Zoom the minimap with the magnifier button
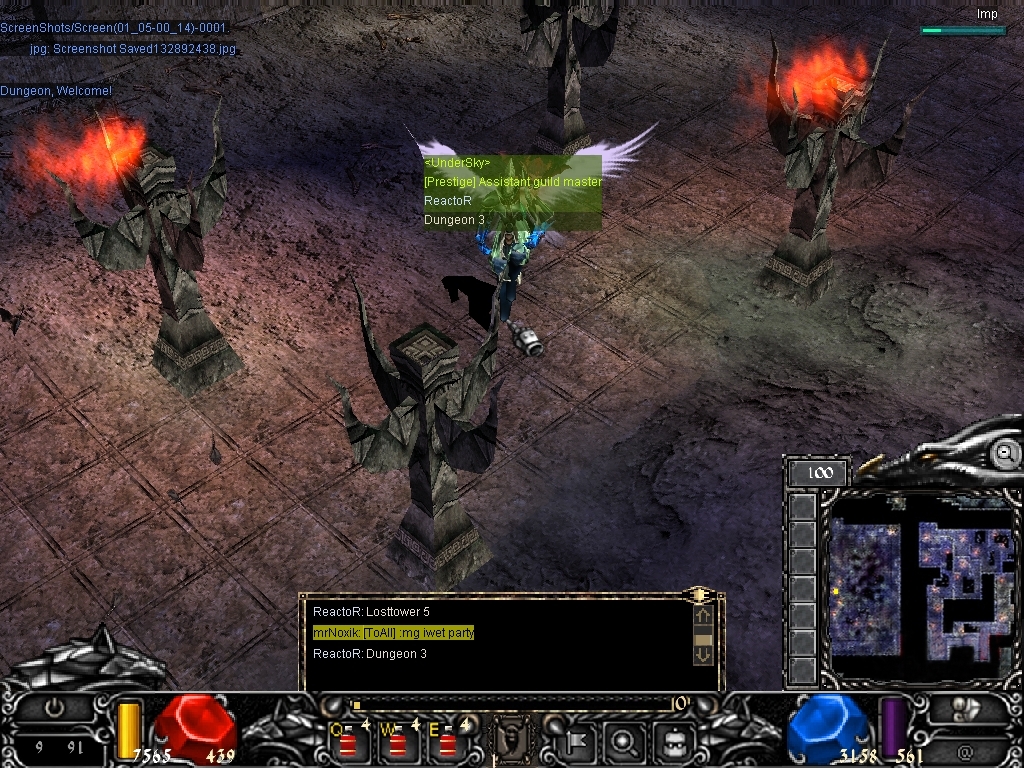 [x=1004, y=453]
